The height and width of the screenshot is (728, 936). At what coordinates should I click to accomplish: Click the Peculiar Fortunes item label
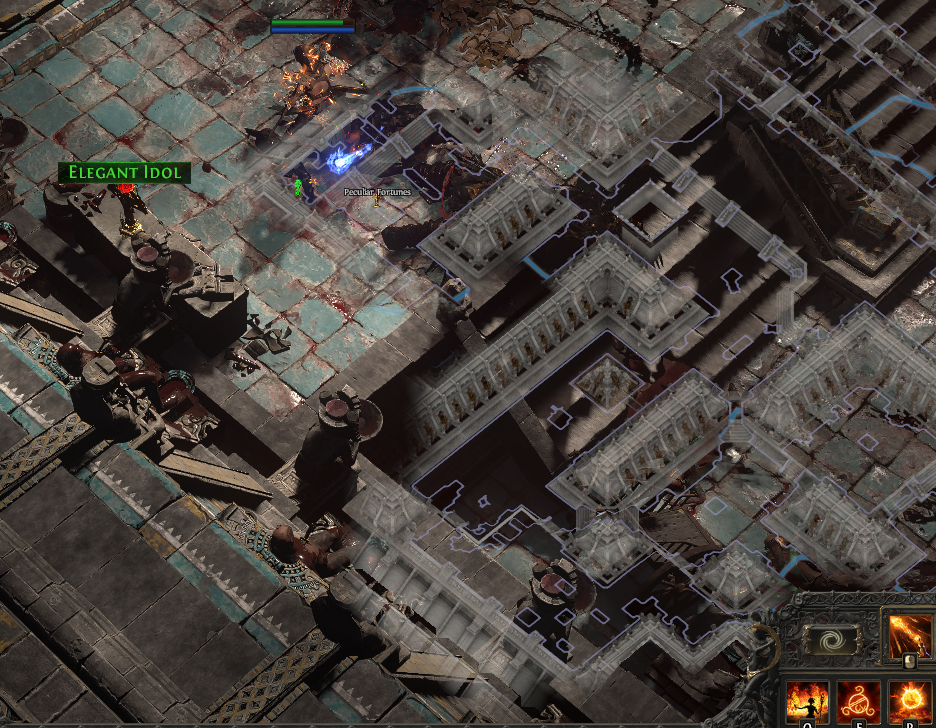(377, 192)
